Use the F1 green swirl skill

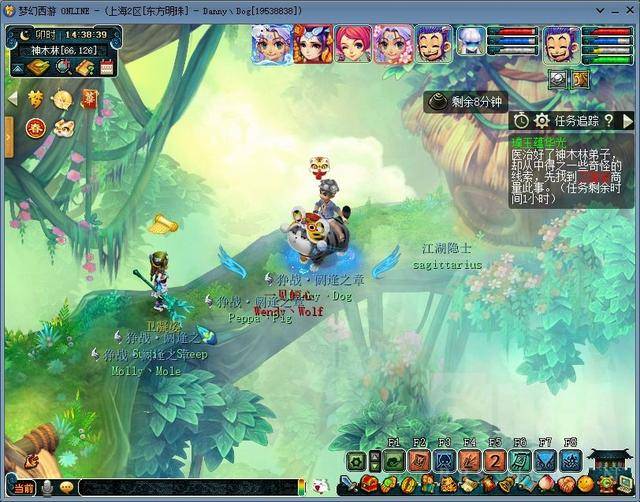coord(392,461)
